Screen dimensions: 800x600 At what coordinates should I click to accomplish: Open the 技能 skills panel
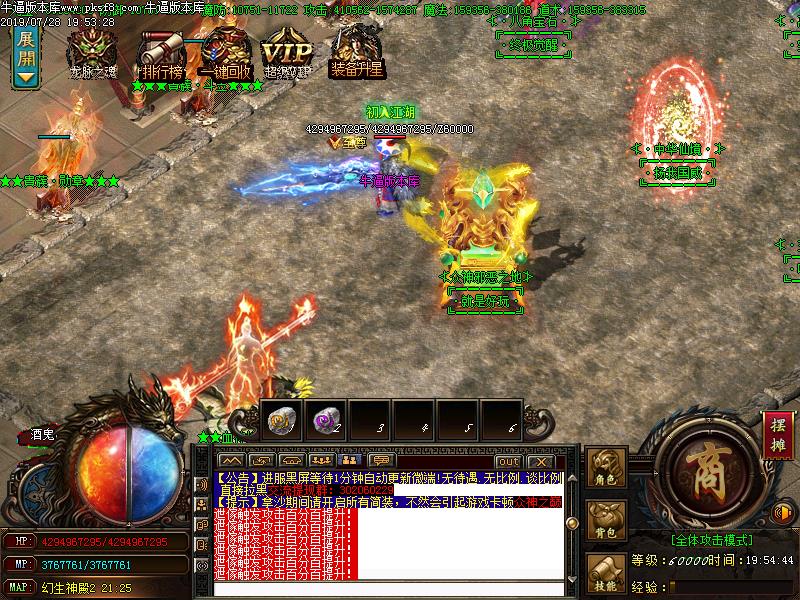607,574
